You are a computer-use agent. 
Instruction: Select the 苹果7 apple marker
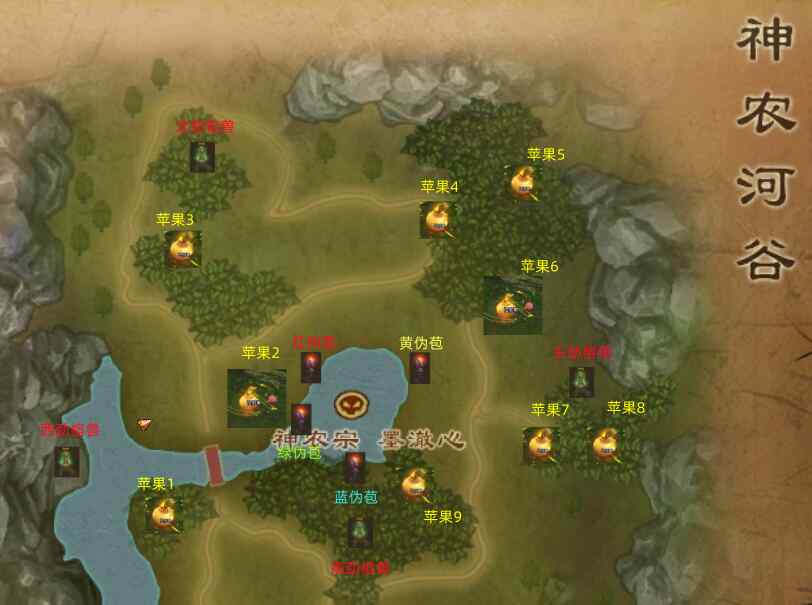(x=540, y=443)
